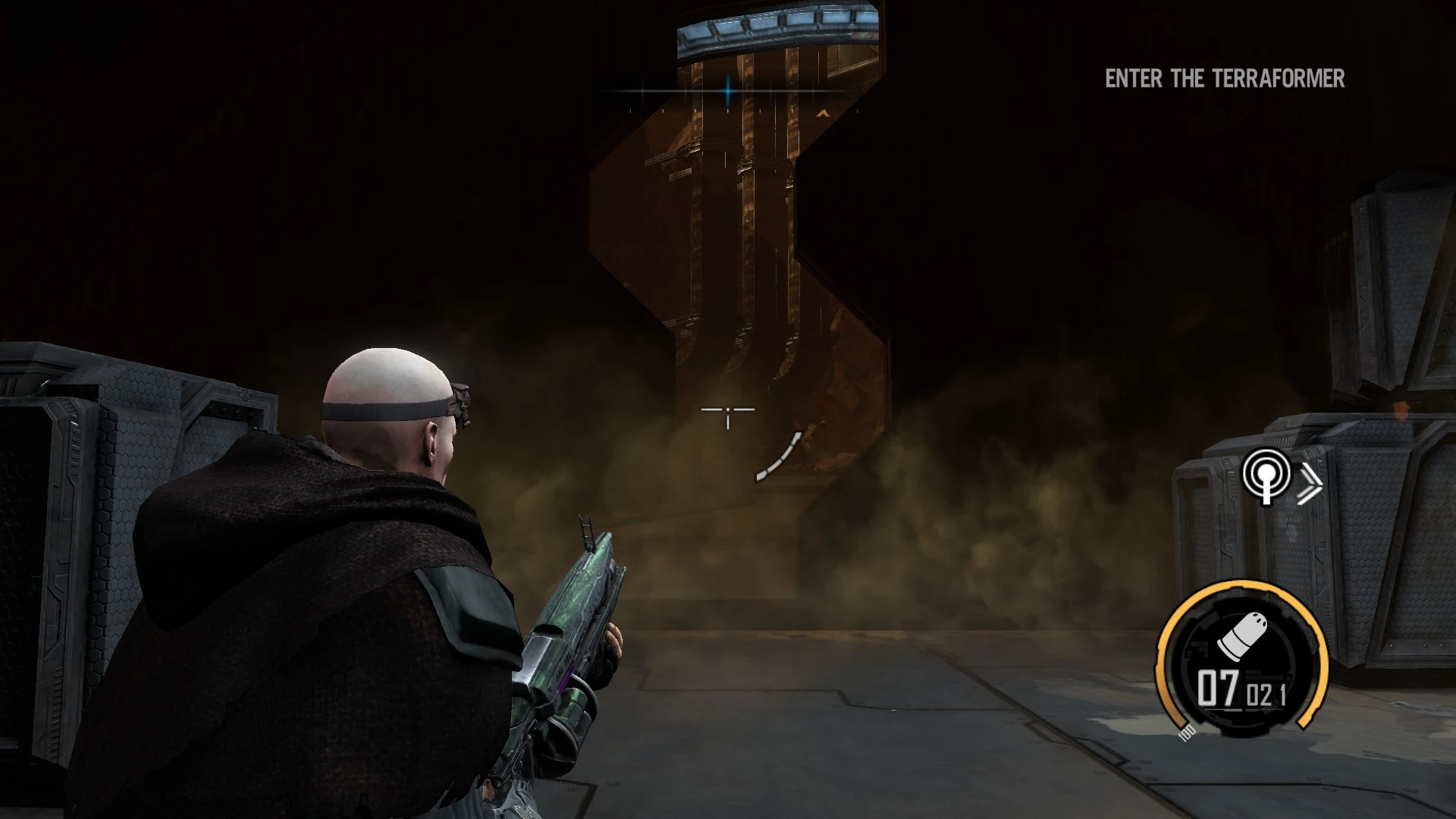Toggle the 100 health readout label
The height and width of the screenshot is (819, 1456).
pos(1185,734)
